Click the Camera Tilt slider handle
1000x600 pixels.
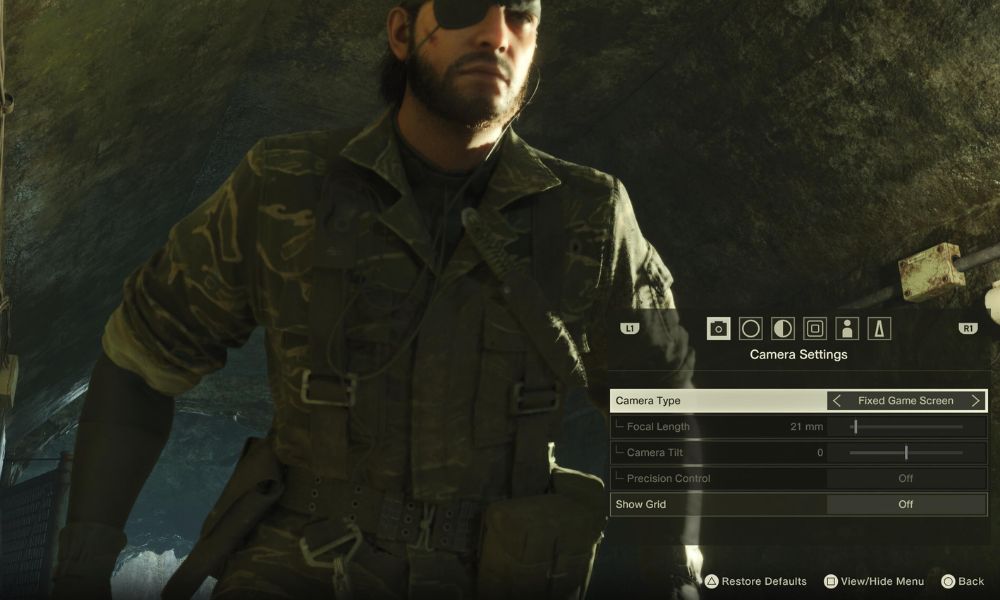tap(906, 453)
